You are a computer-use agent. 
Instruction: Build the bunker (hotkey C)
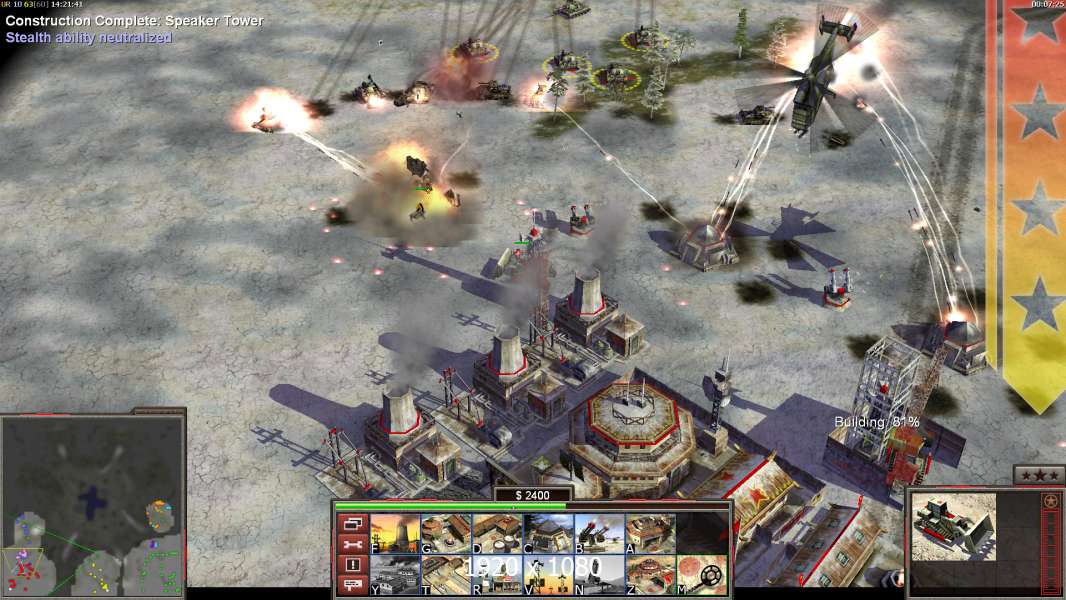click(548, 534)
